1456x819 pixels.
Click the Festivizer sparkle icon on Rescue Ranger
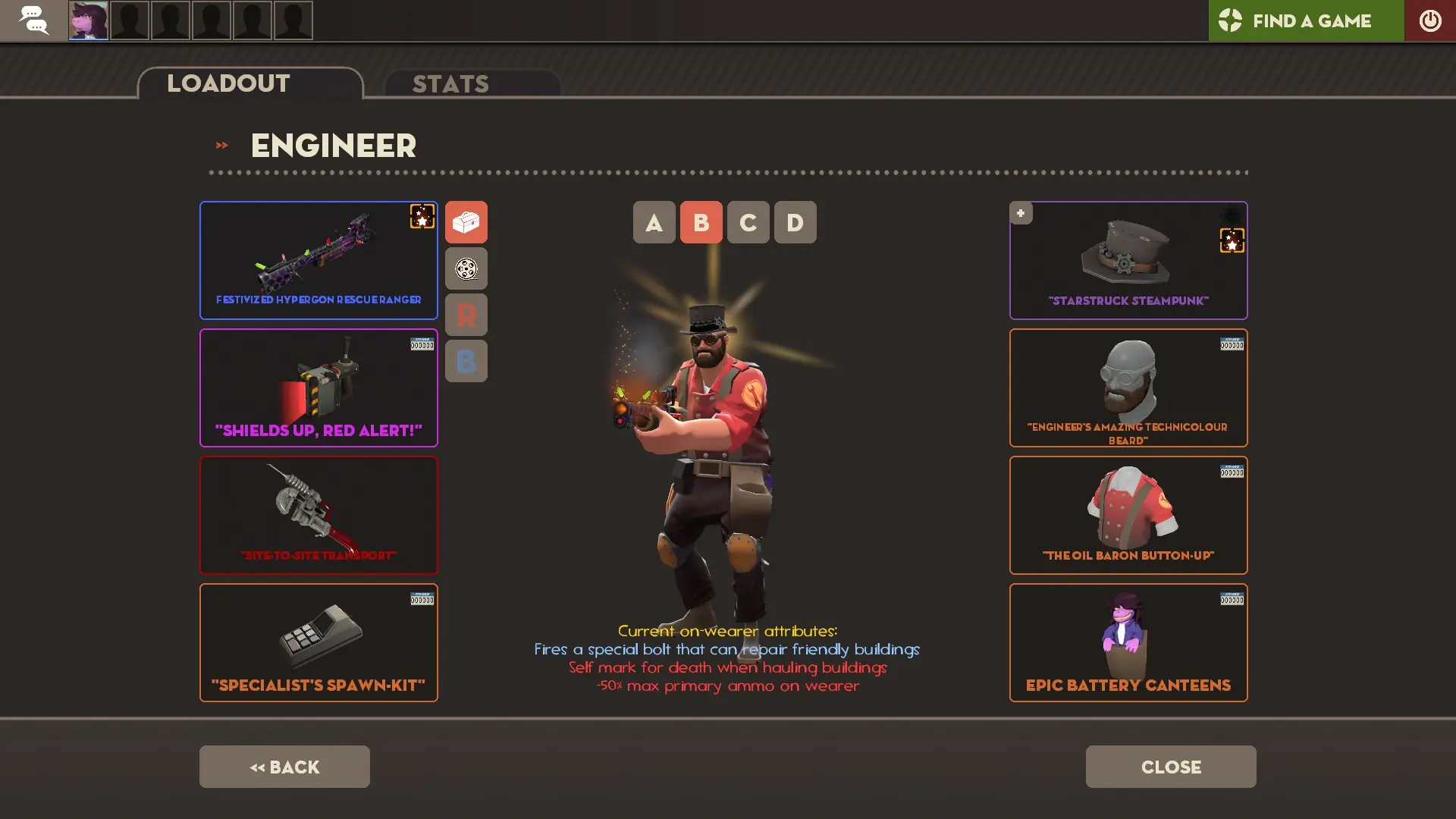422,216
